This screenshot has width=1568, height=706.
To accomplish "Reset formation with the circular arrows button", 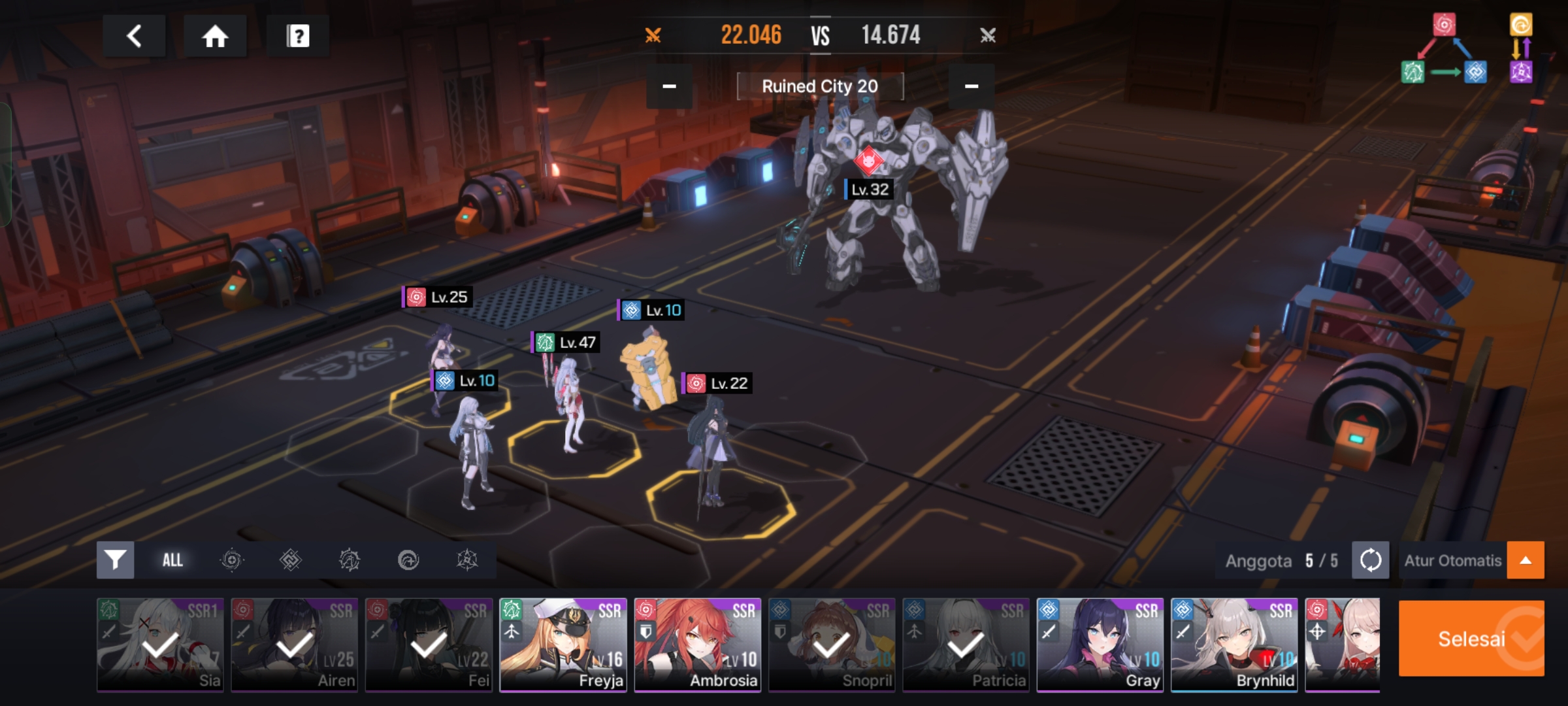I will pos(1370,560).
